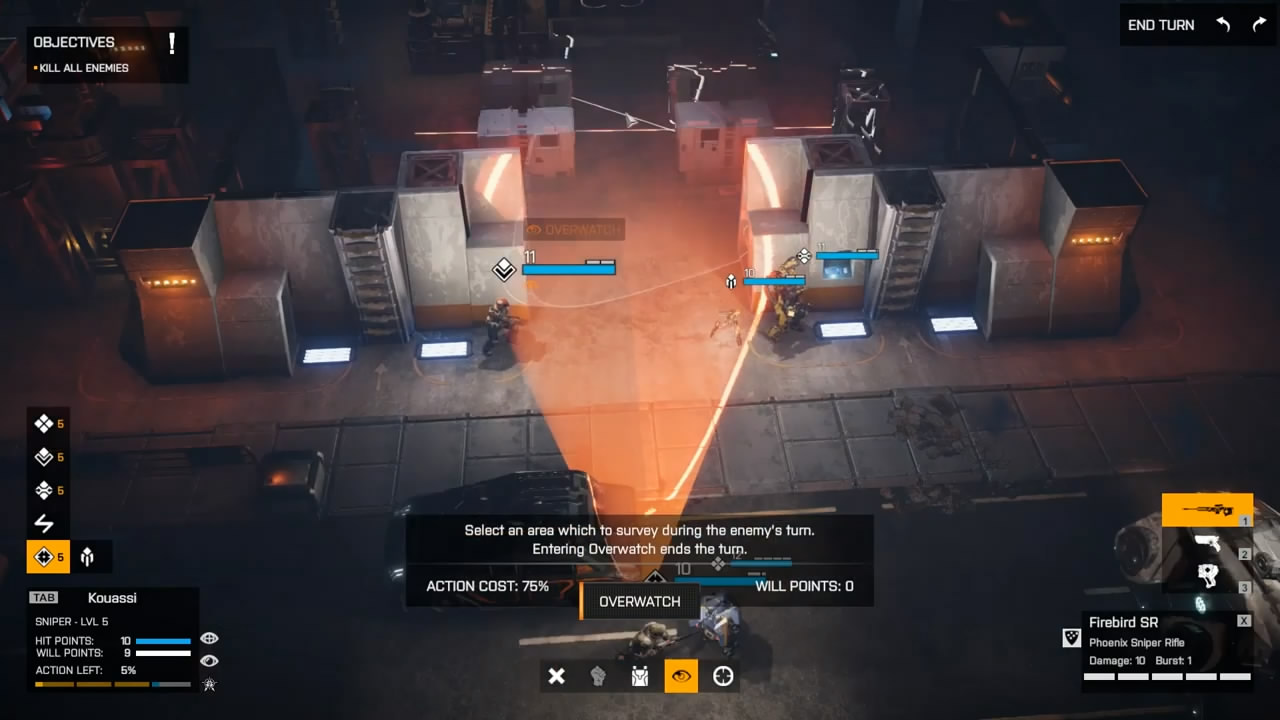Select the Overwatch eye ability
This screenshot has height=720, width=1280.
pyautogui.click(x=681, y=677)
